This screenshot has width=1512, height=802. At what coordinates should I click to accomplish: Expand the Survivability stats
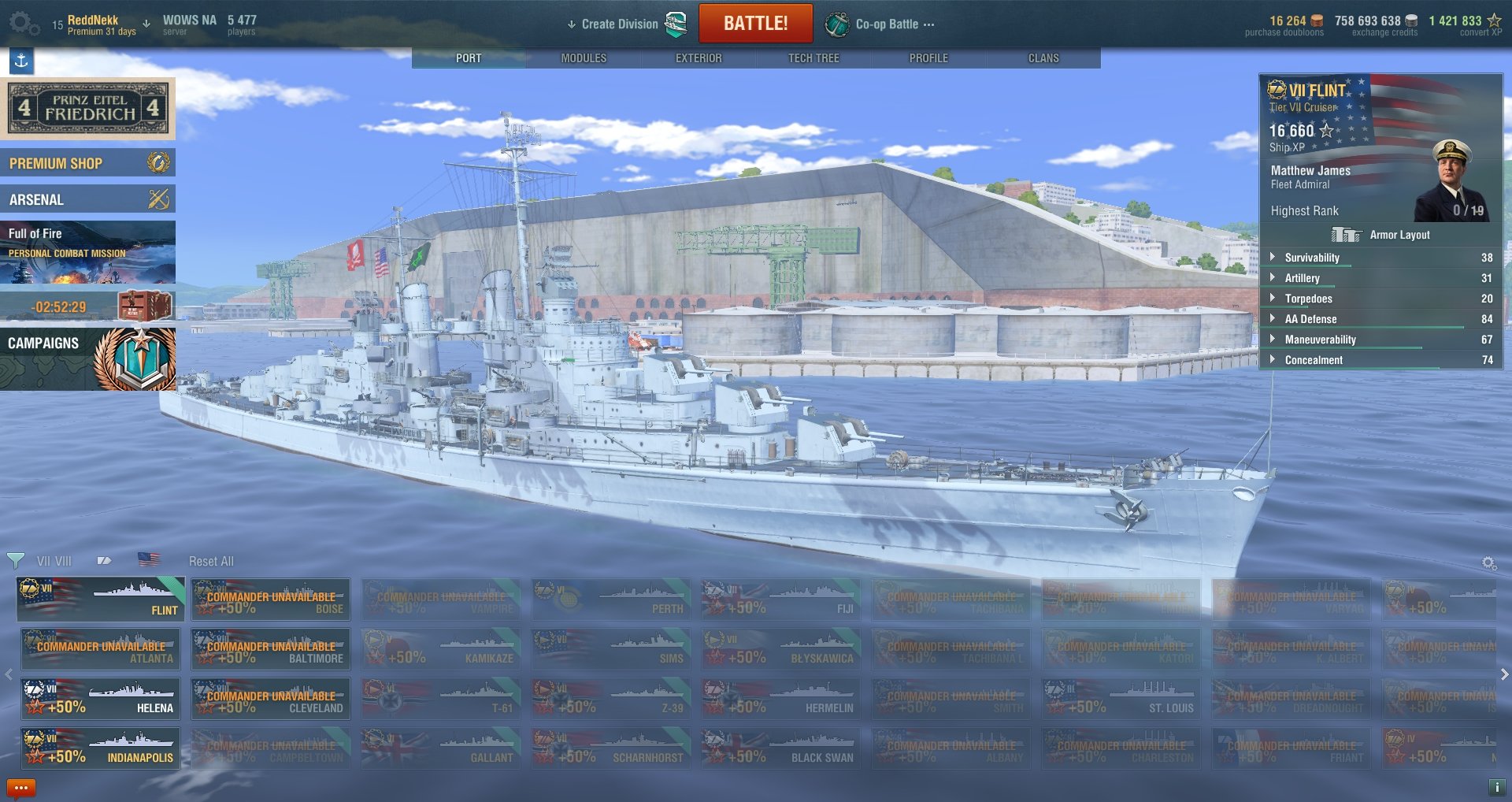[1311, 258]
